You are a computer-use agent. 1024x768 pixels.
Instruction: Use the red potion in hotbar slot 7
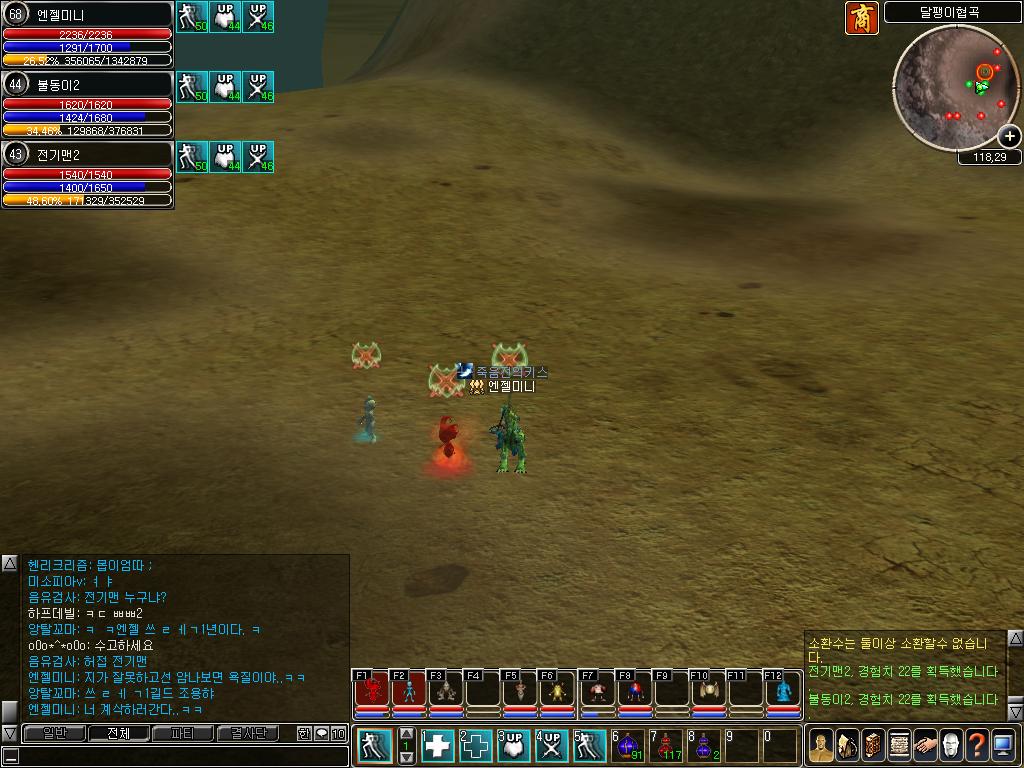click(x=667, y=746)
